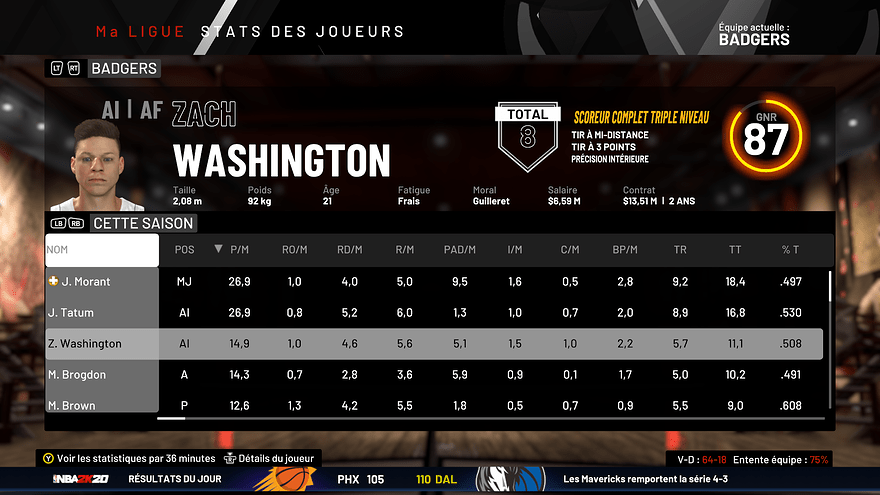Switch the BADGERS team selector
The height and width of the screenshot is (495, 880).
point(123,69)
